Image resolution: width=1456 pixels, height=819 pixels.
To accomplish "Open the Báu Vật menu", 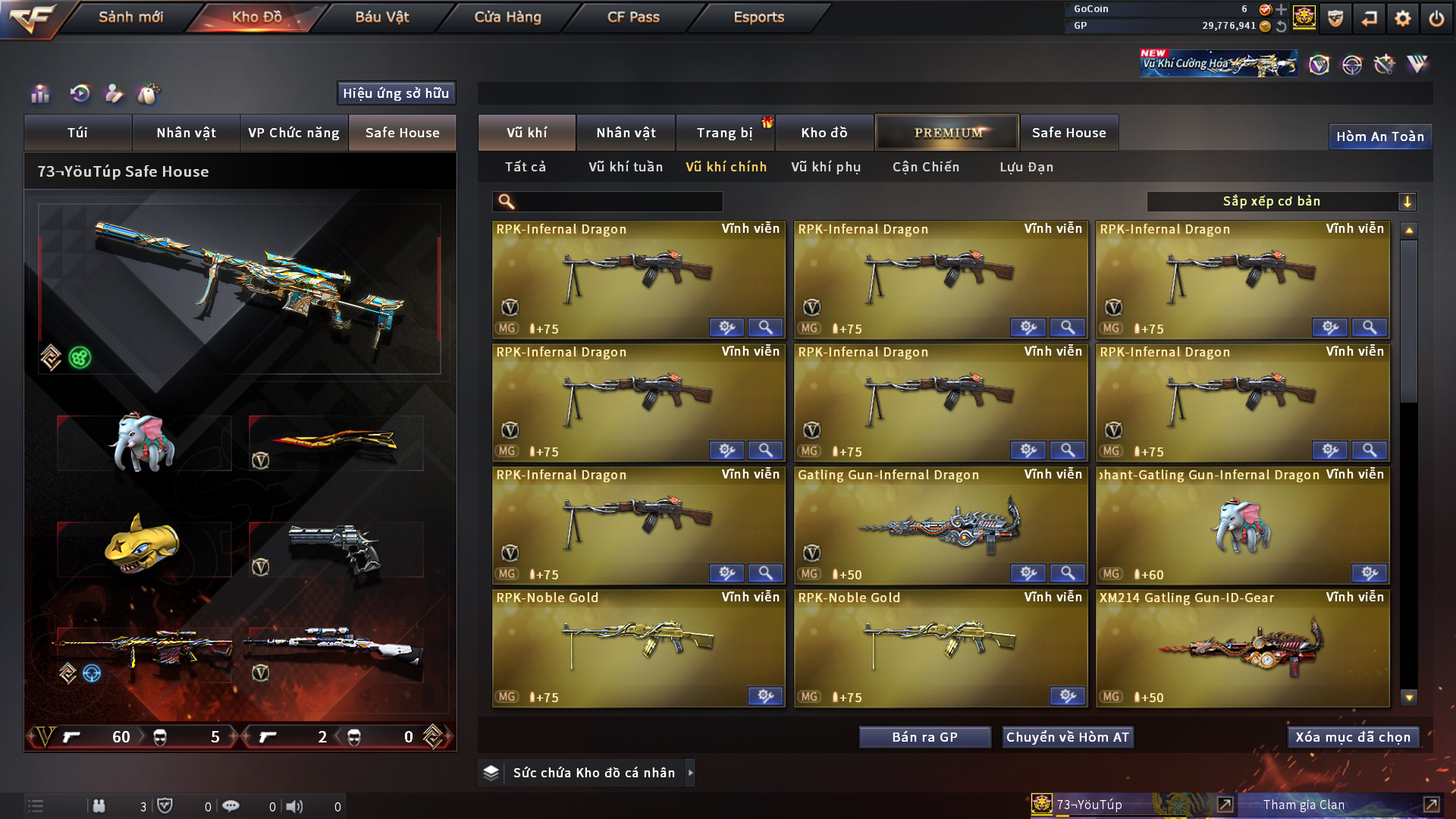I will coord(381,17).
